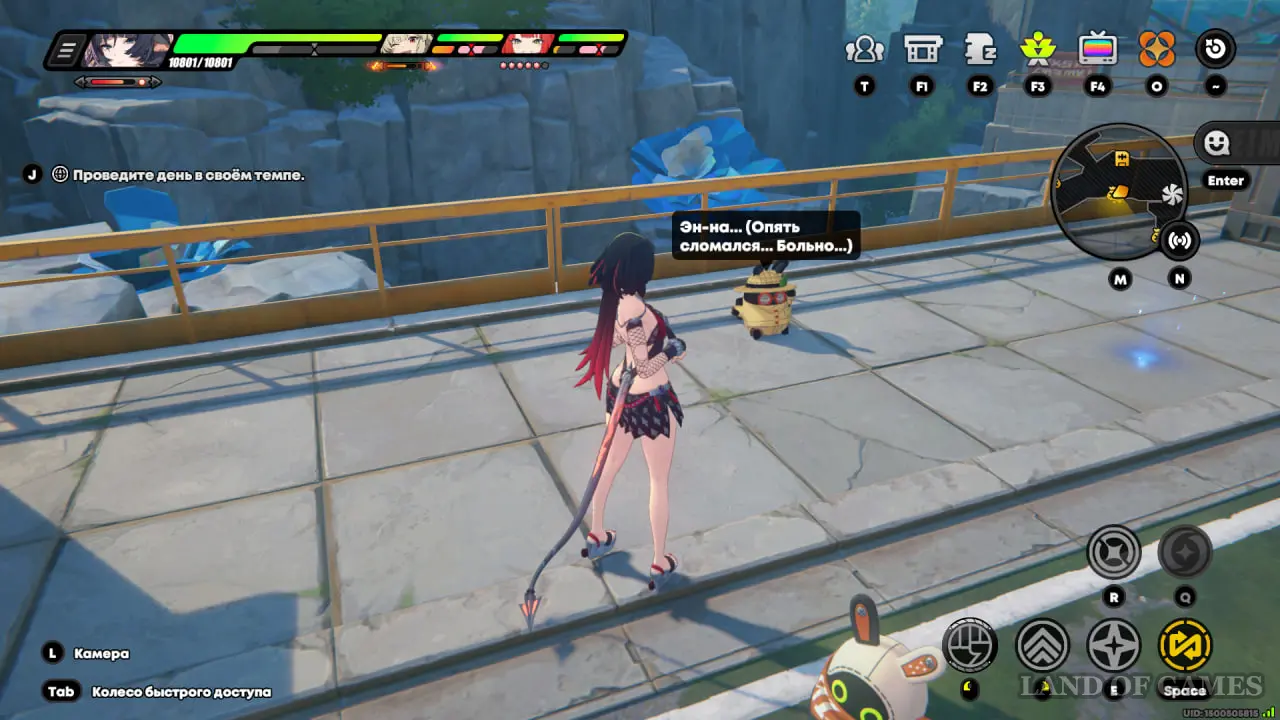Open the chat smiley bubble
The image size is (1280, 720).
1217,143
